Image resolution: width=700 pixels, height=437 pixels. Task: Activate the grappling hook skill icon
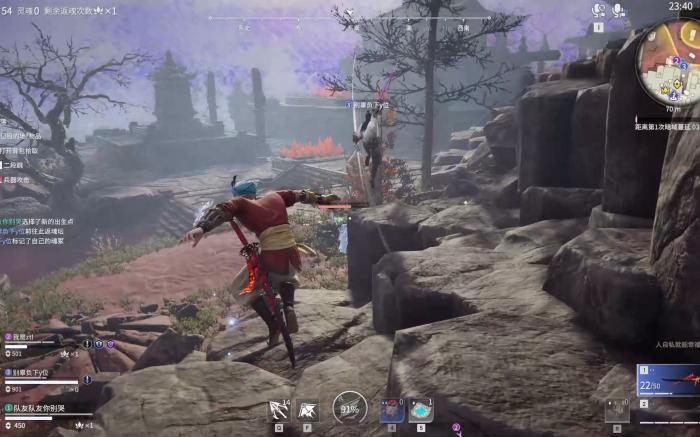[x=280, y=409]
